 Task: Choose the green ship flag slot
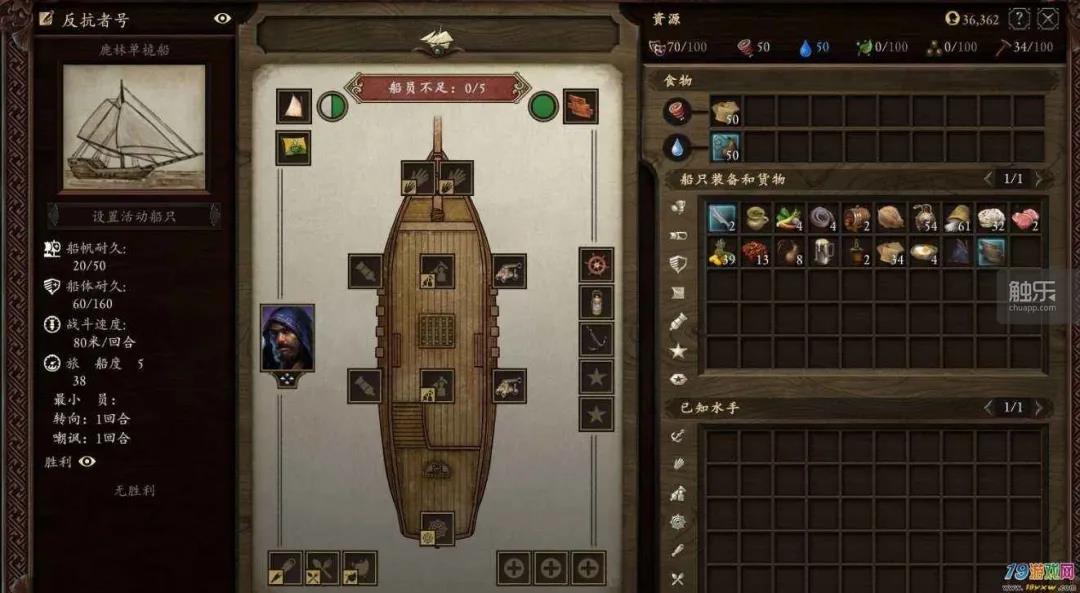[293, 147]
